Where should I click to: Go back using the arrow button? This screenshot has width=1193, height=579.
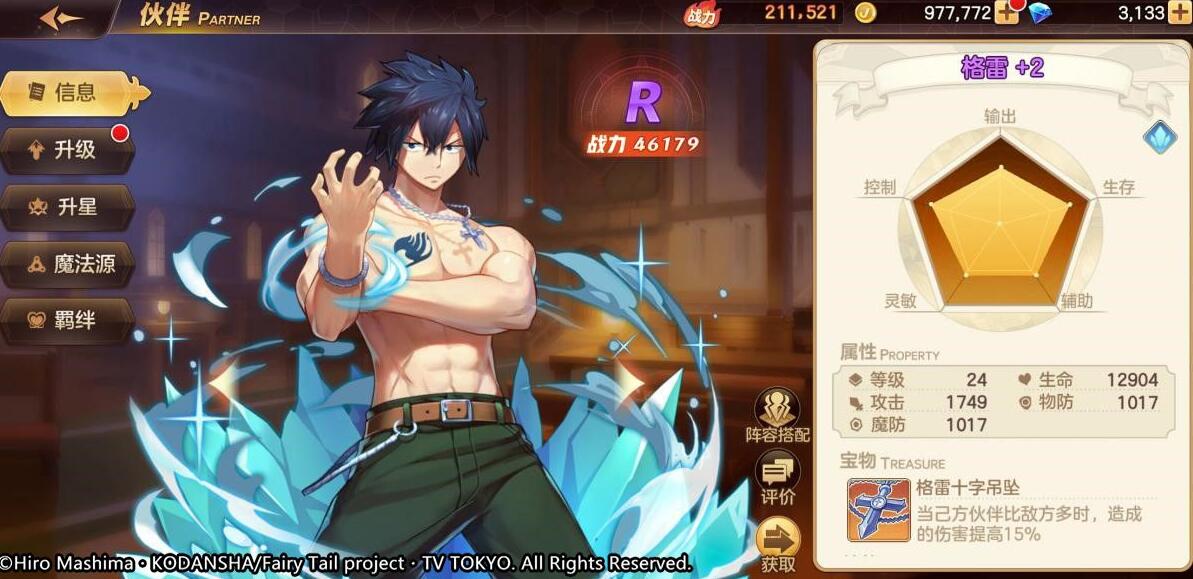click(x=60, y=18)
